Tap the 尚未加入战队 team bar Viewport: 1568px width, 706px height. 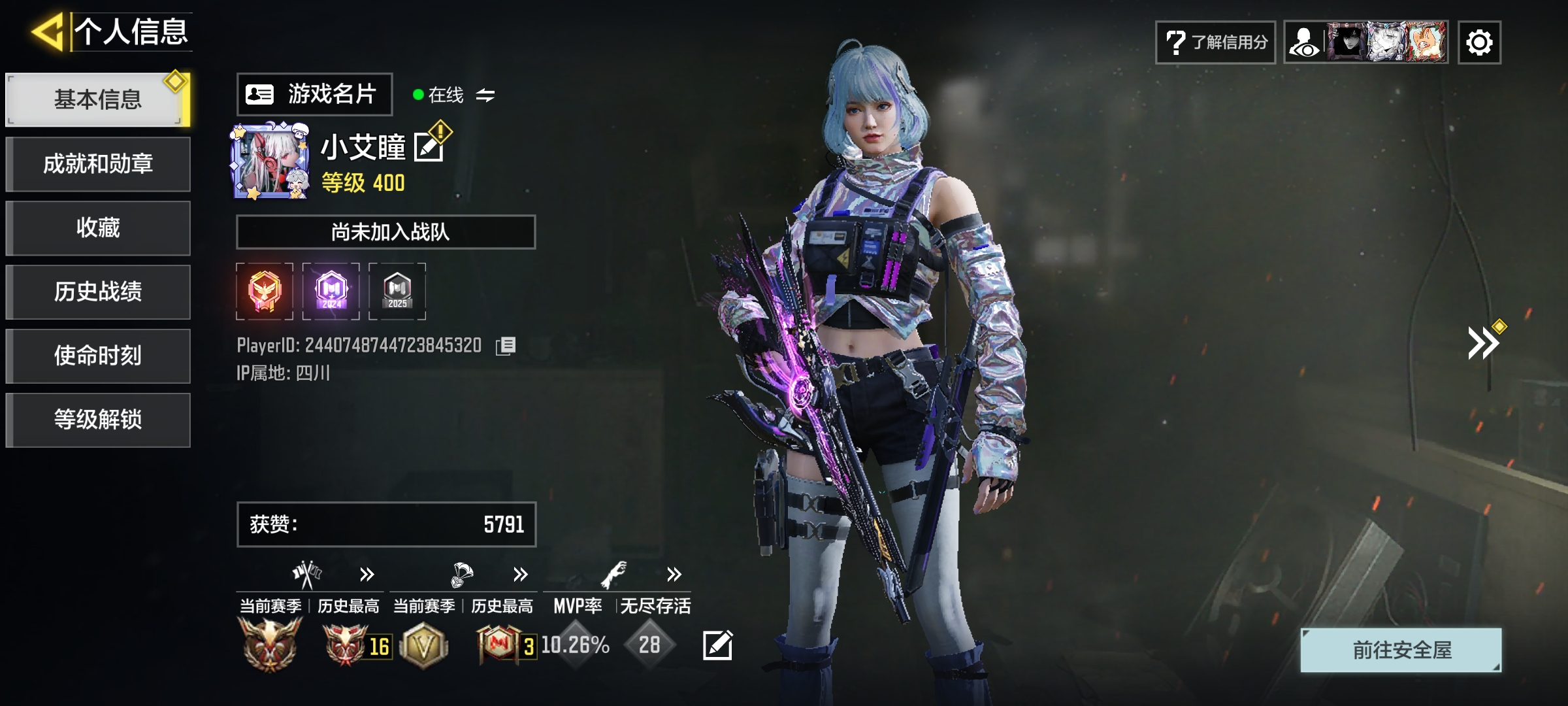tap(385, 232)
